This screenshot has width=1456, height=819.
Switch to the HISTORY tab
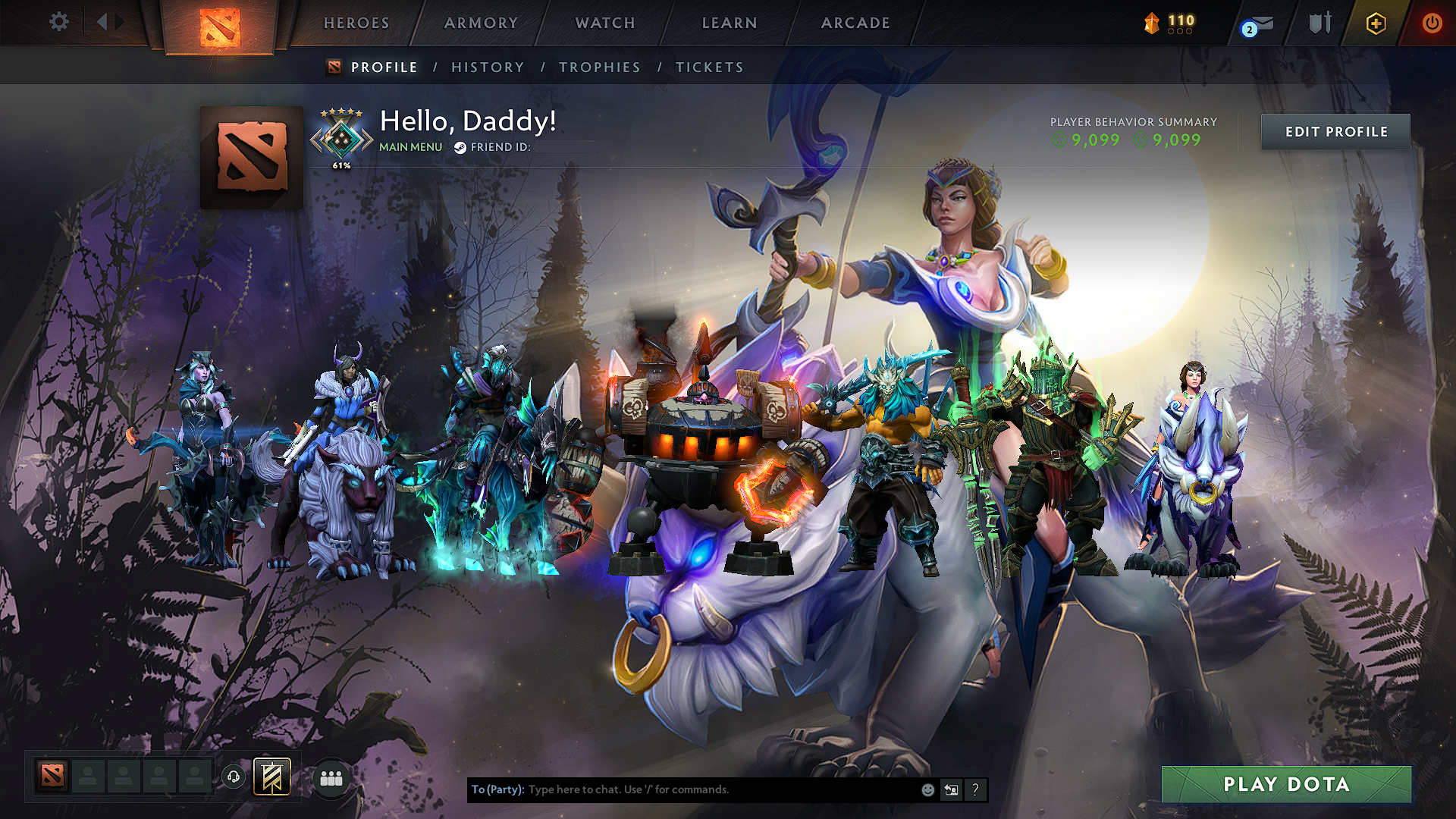pos(488,67)
